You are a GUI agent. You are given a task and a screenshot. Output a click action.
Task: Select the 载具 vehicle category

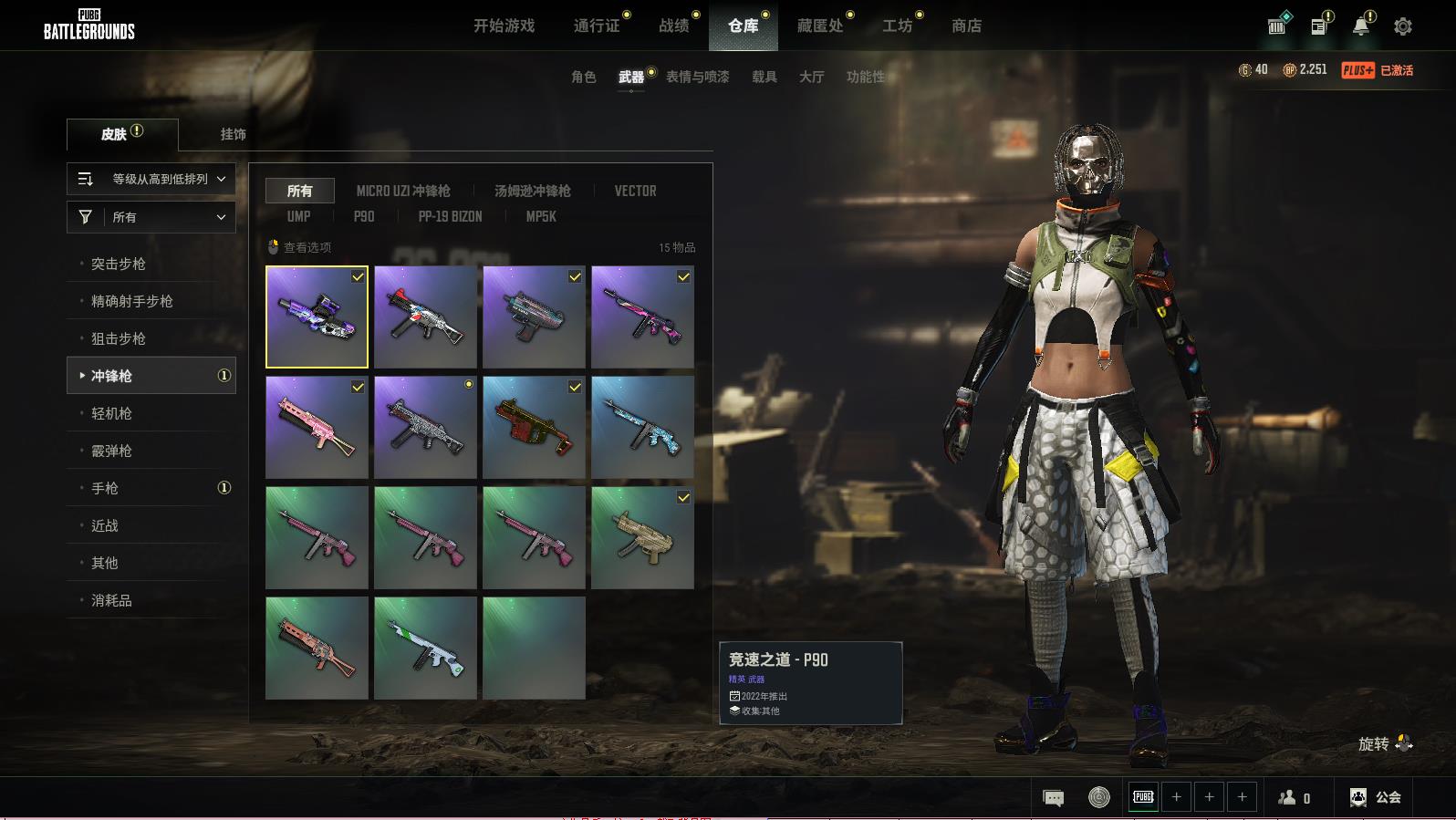tap(764, 77)
